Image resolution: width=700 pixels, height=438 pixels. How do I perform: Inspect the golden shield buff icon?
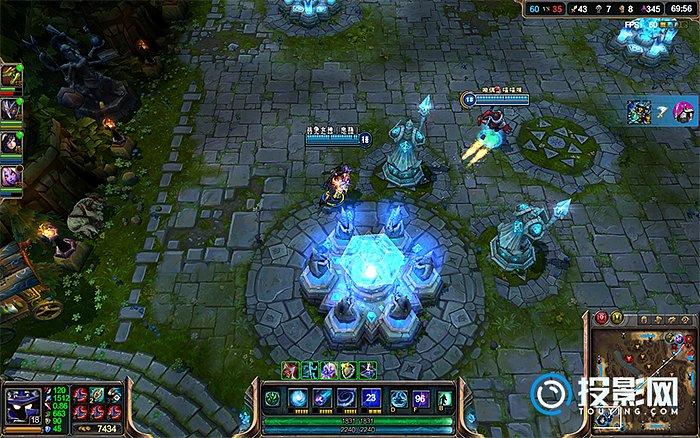(x=348, y=369)
